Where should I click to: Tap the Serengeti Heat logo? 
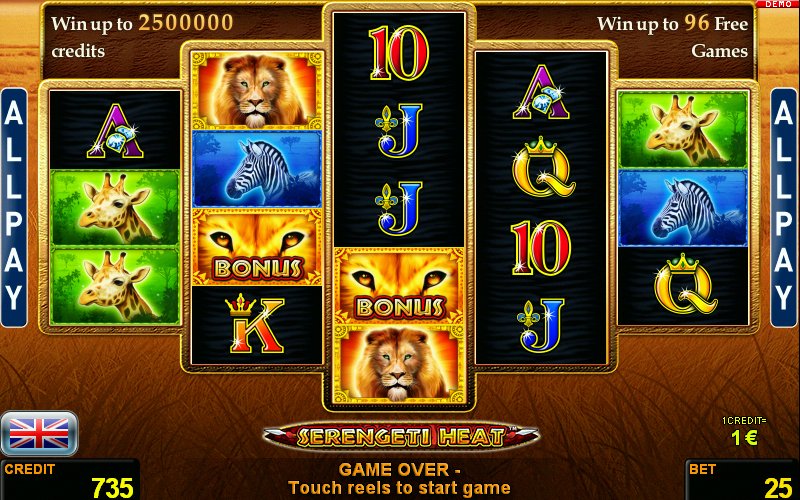400,436
